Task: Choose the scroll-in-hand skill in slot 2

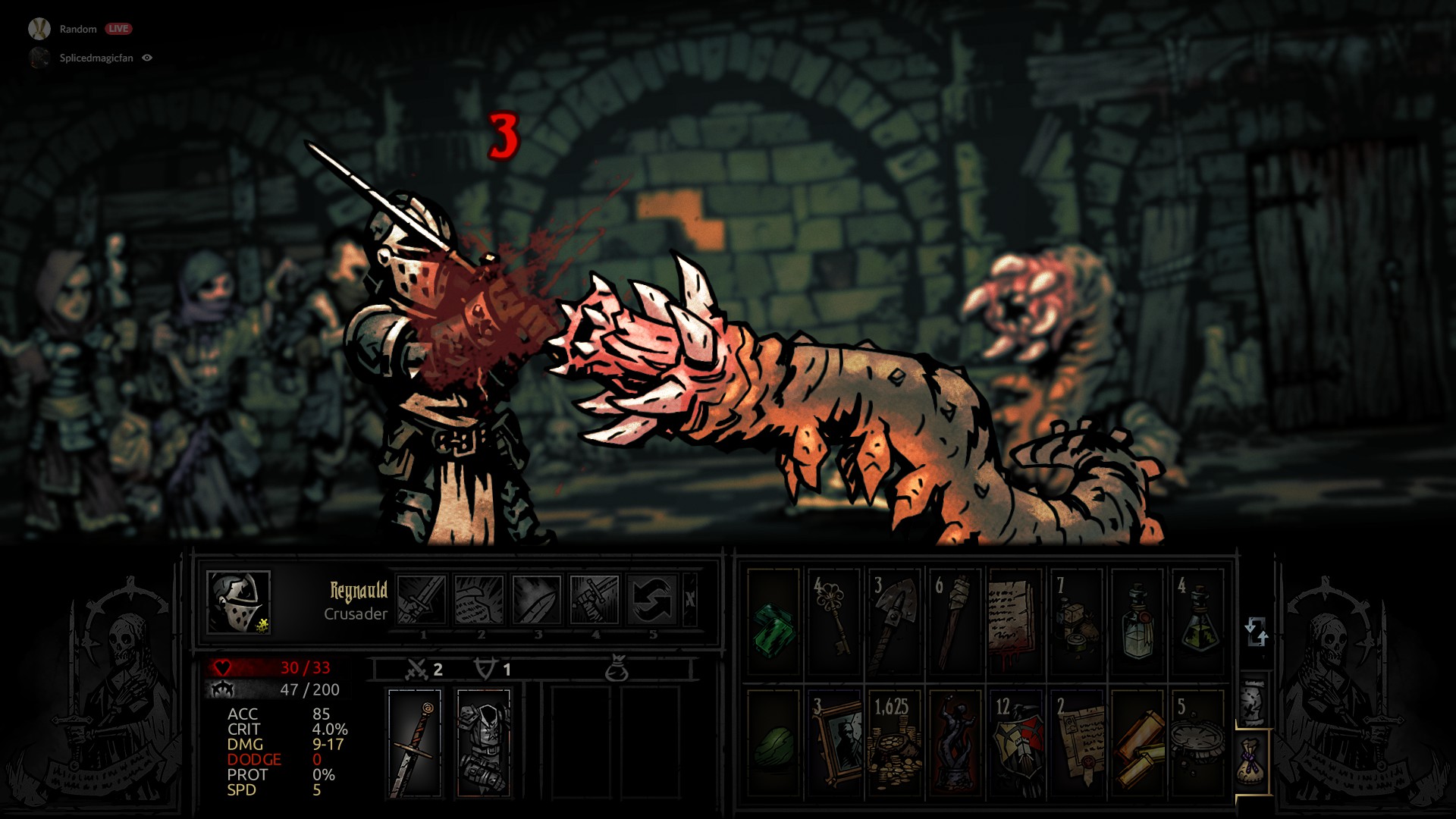Action: tap(479, 600)
